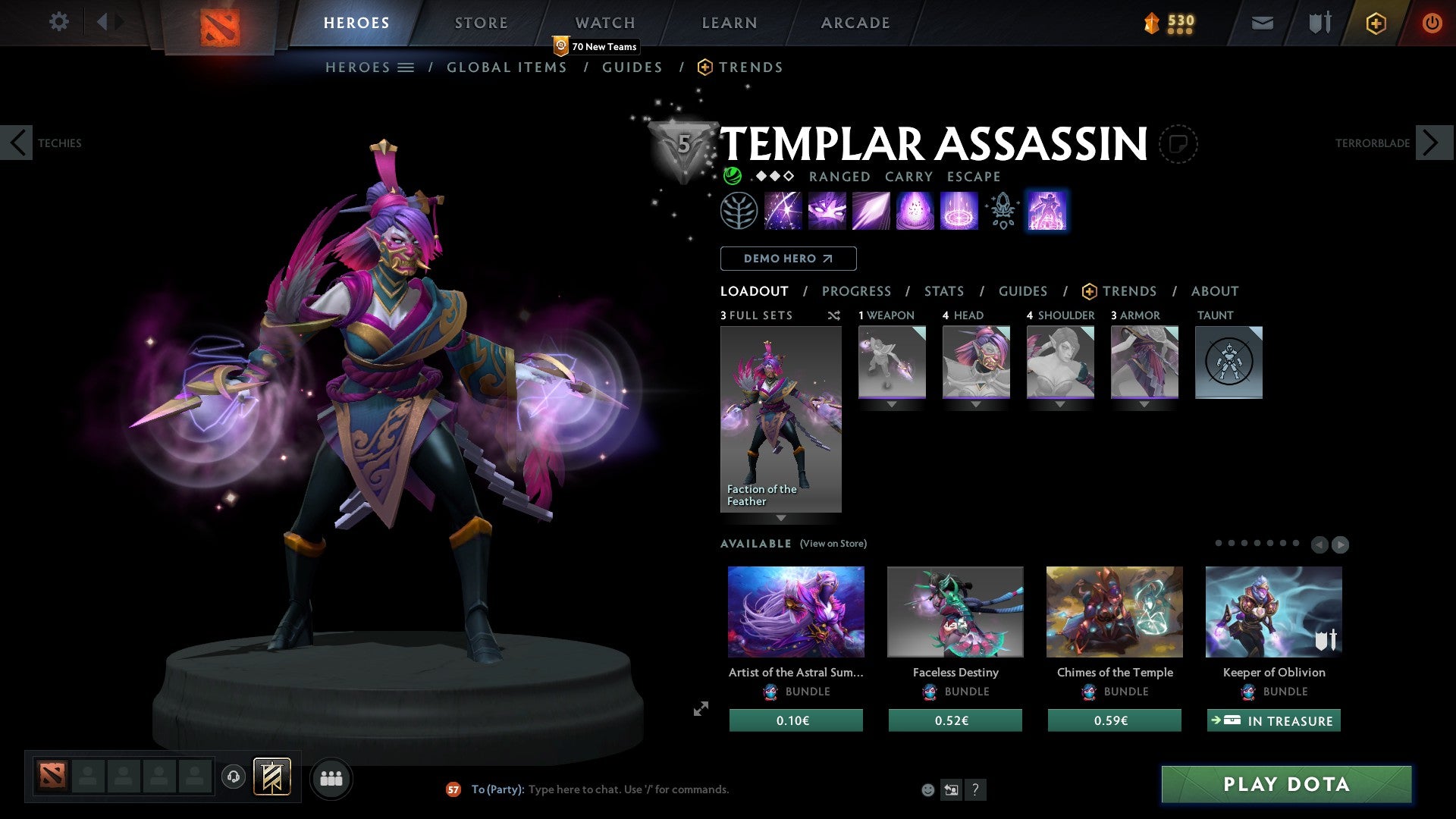This screenshot has height=819, width=1456.
Task: Open the settings gear
Action: pyautogui.click(x=58, y=22)
